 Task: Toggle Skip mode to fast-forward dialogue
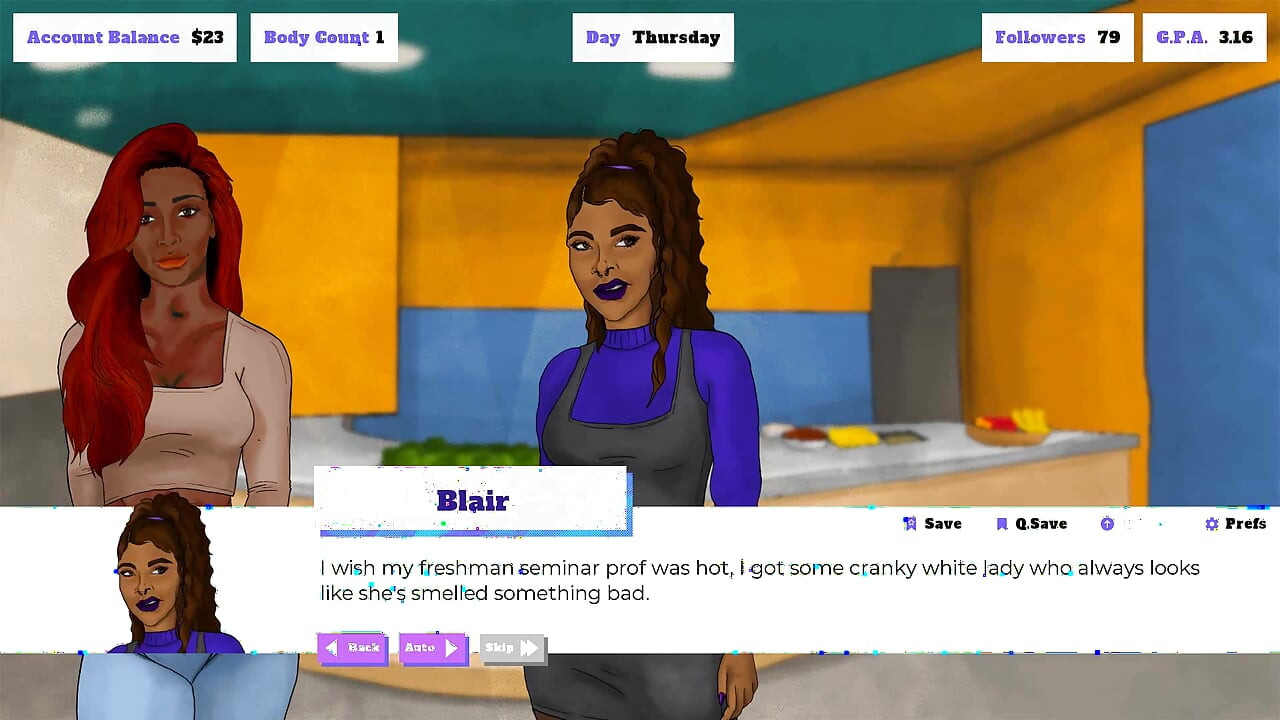pos(511,648)
